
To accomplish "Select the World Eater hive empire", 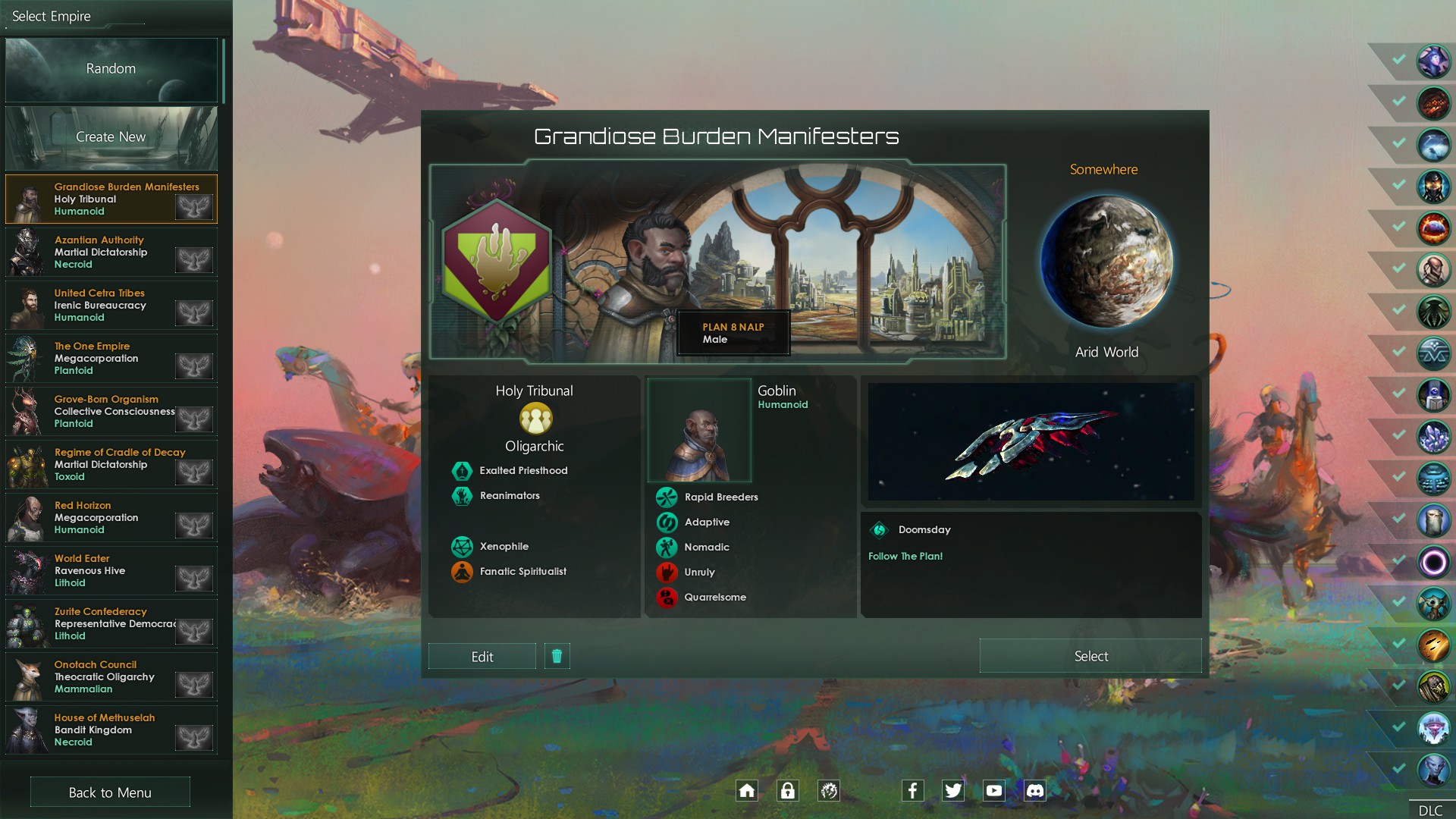I will click(111, 571).
